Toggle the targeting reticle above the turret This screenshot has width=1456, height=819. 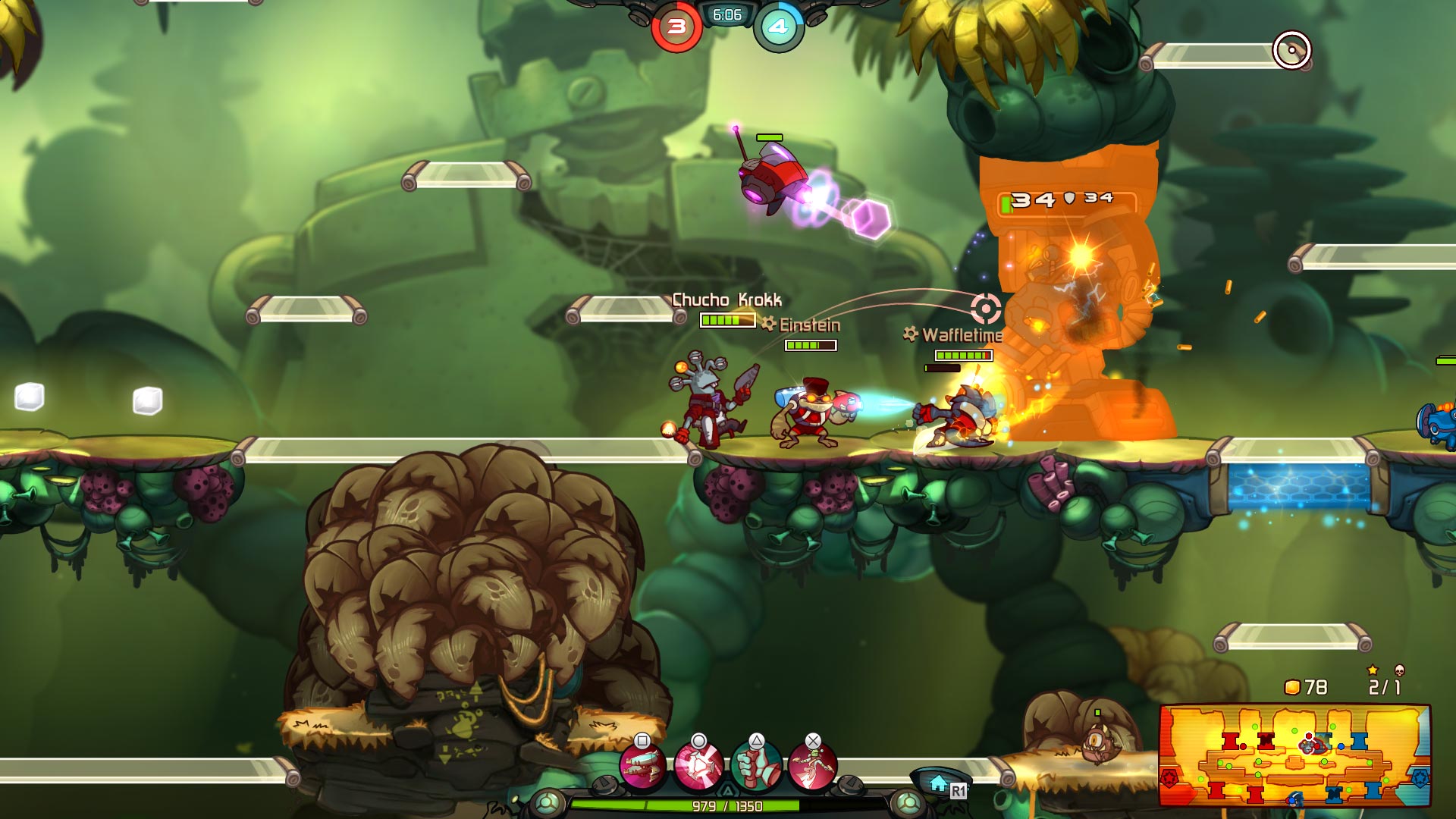coord(986,307)
